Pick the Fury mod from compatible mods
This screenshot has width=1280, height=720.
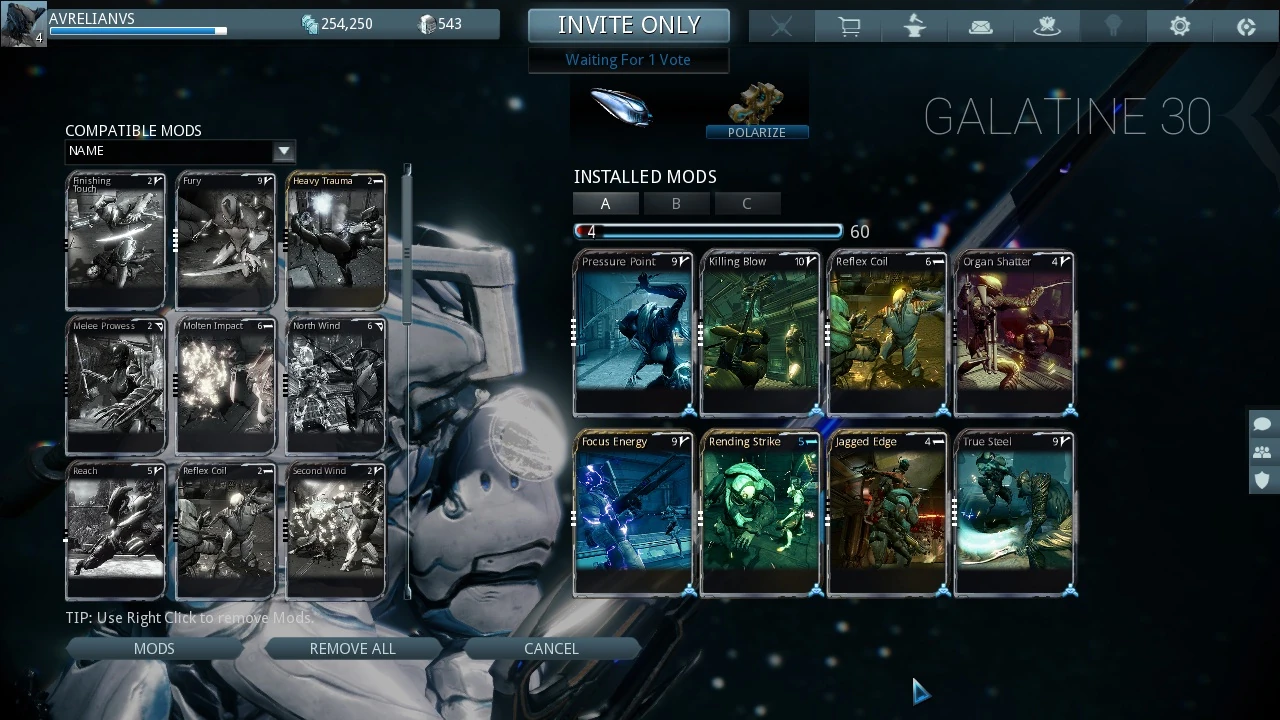coord(226,241)
